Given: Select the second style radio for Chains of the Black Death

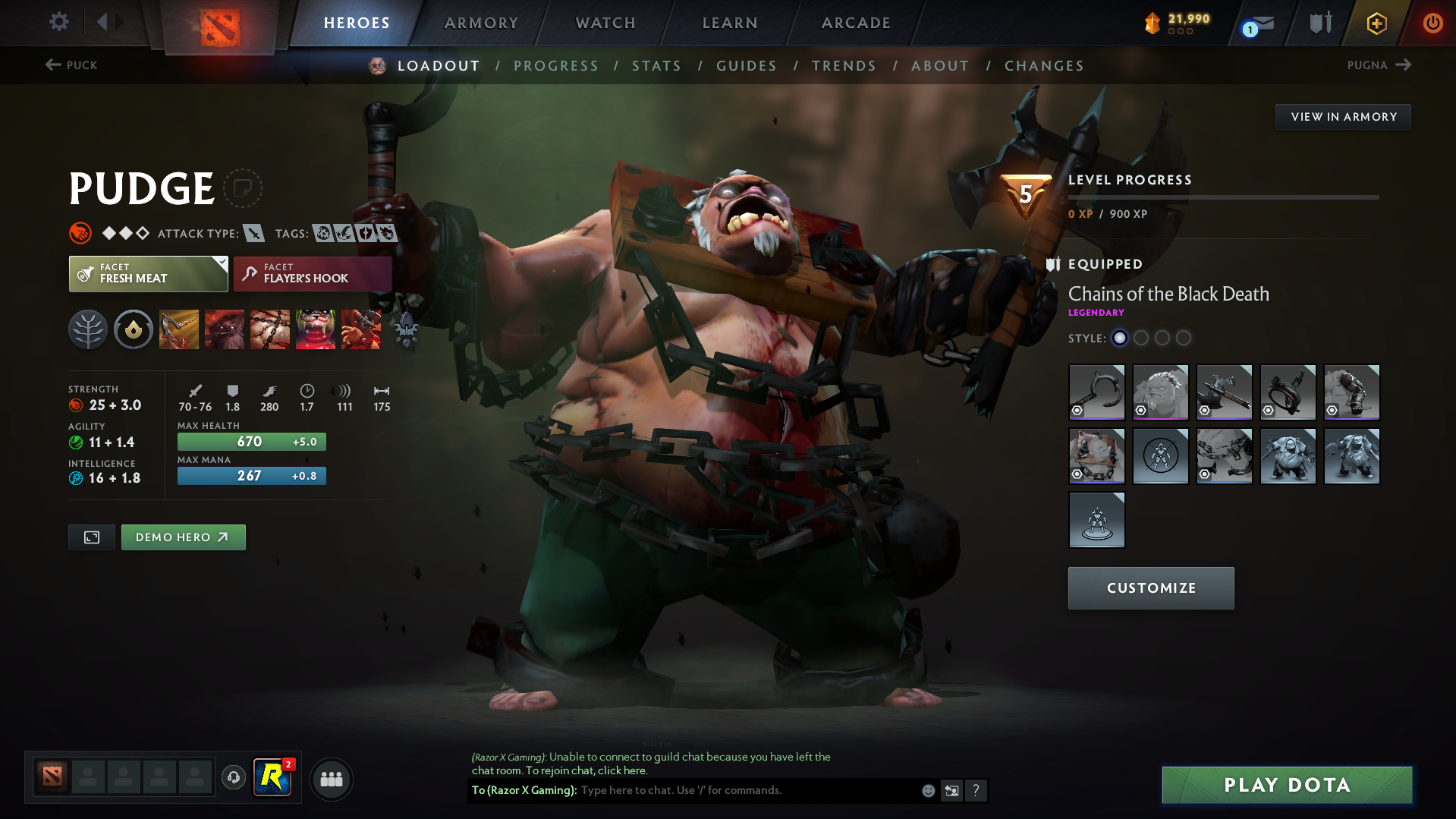Looking at the screenshot, I should (1141, 339).
